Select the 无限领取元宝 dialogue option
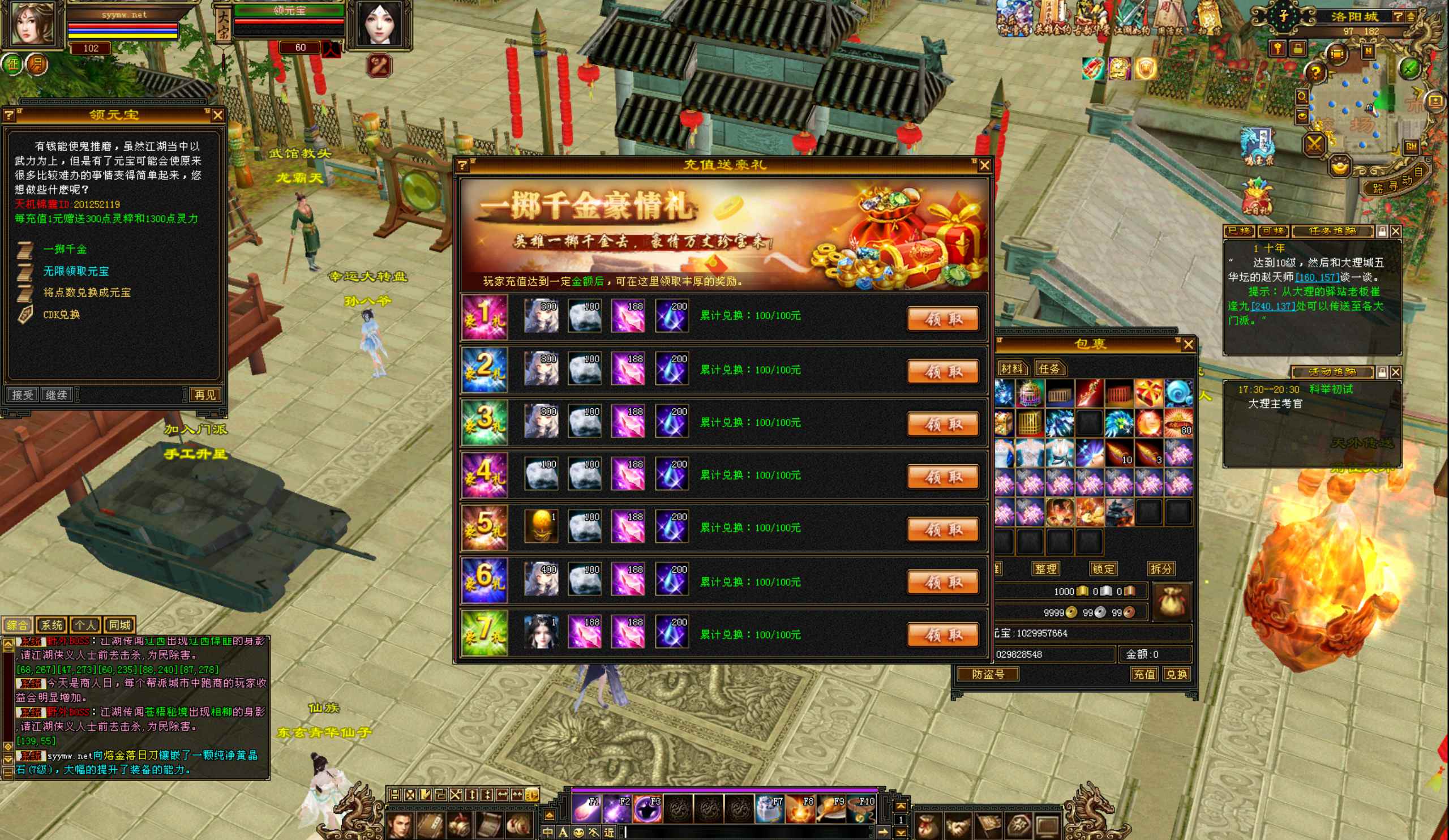The width and height of the screenshot is (1449, 840). pos(76,271)
